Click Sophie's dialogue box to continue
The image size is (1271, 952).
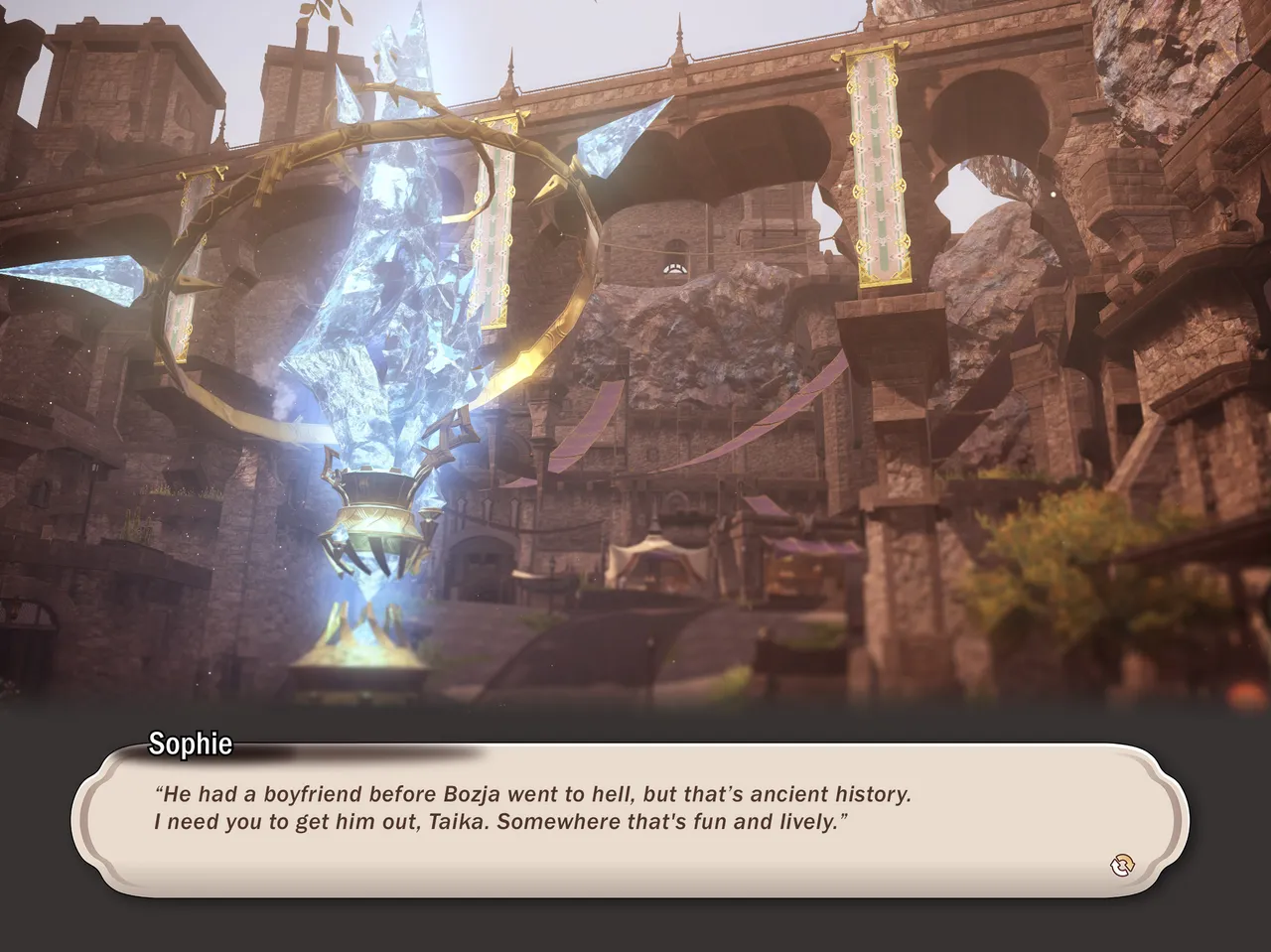tap(630, 819)
